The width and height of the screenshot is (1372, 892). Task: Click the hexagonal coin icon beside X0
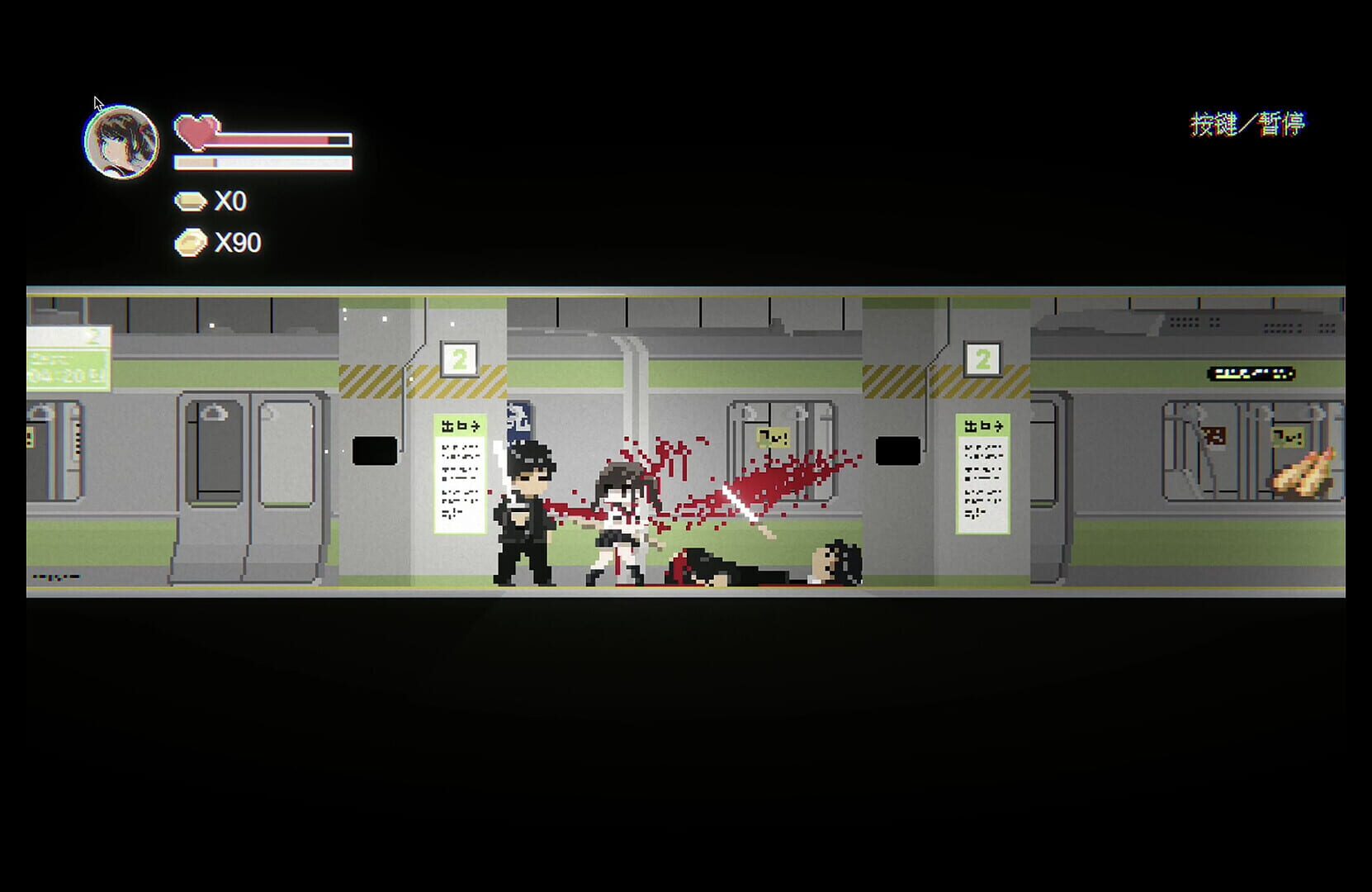coord(191,200)
